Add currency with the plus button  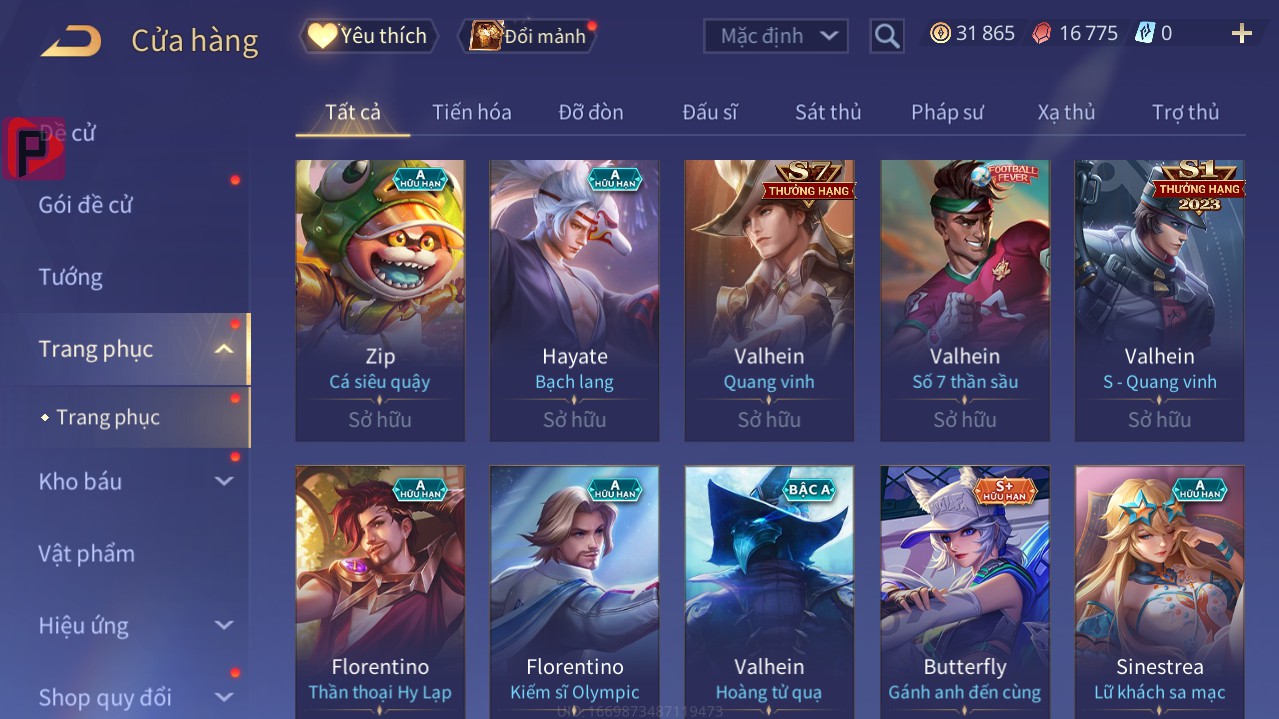tap(1241, 34)
